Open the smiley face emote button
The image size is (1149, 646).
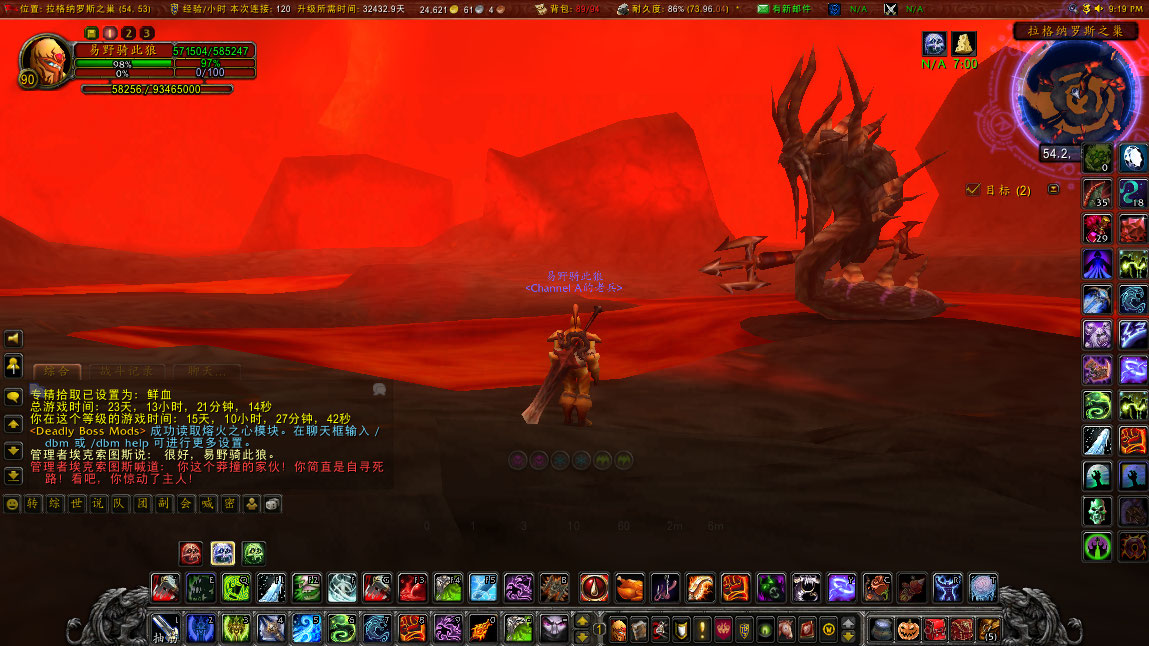click(13, 503)
